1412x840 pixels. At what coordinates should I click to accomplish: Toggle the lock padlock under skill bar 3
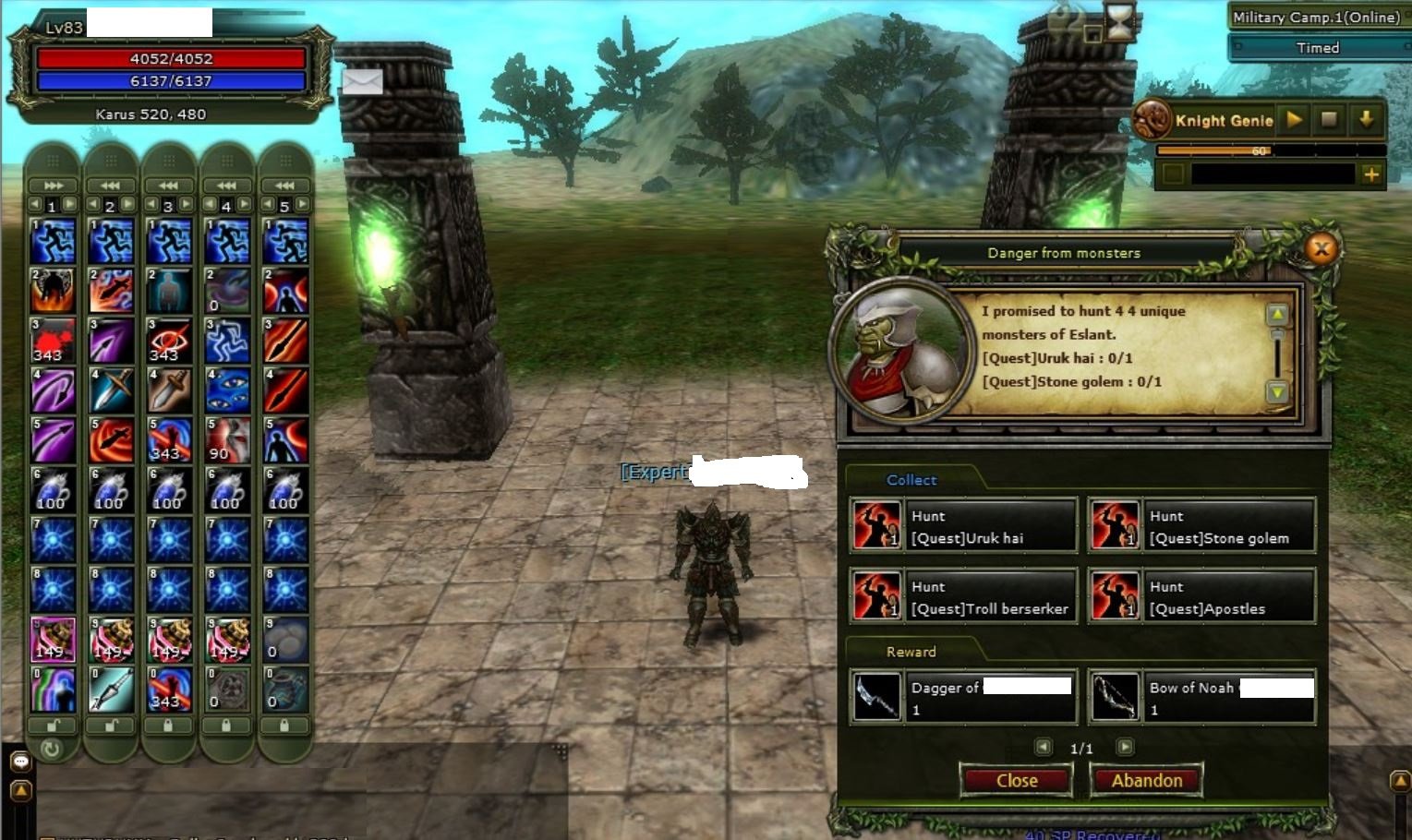tap(169, 726)
